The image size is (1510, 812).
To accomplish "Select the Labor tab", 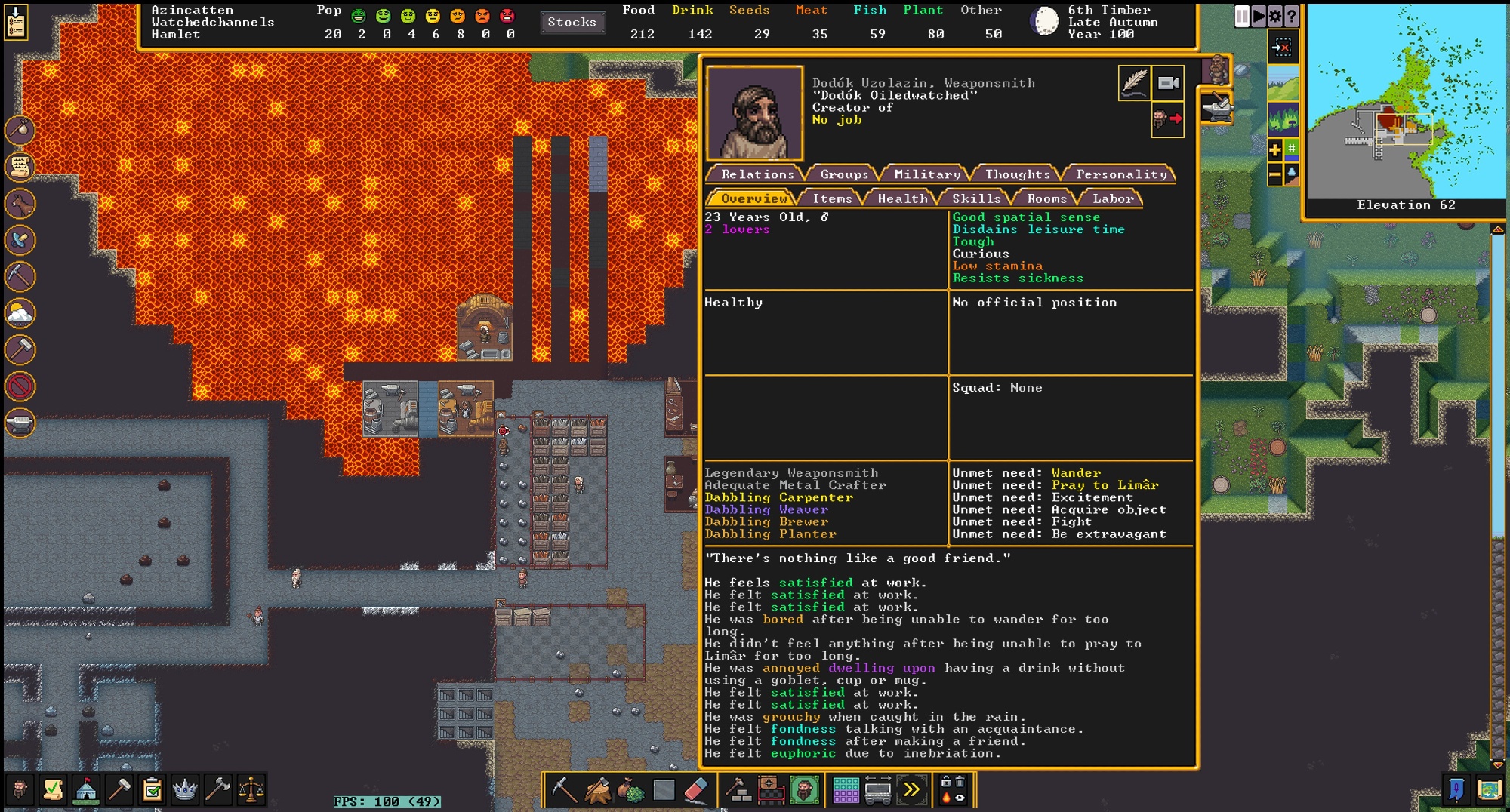I will point(1113,198).
